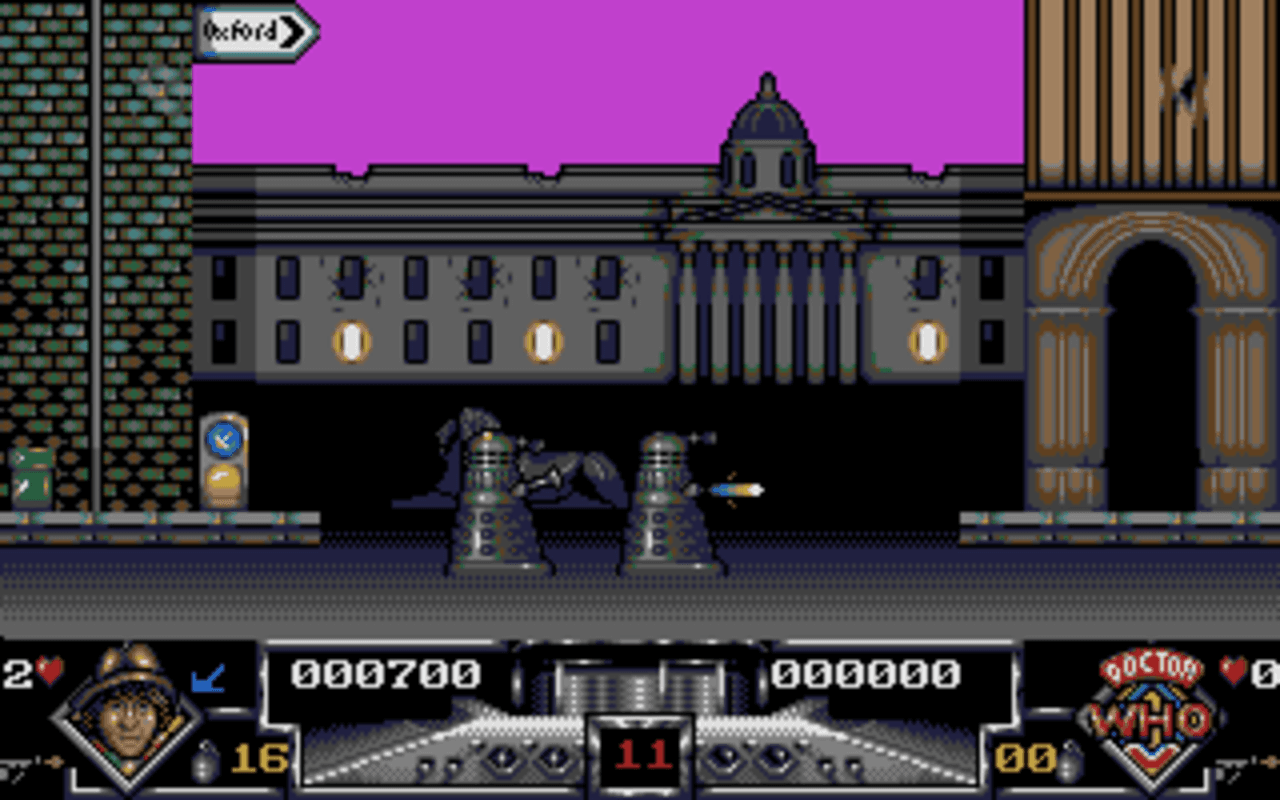Select the player two score panel showing 000000

click(x=875, y=673)
